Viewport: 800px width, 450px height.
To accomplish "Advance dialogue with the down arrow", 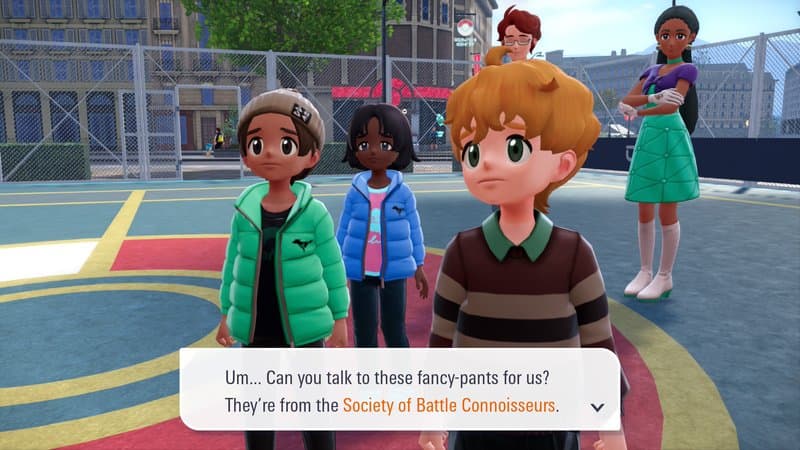I will coord(598,407).
